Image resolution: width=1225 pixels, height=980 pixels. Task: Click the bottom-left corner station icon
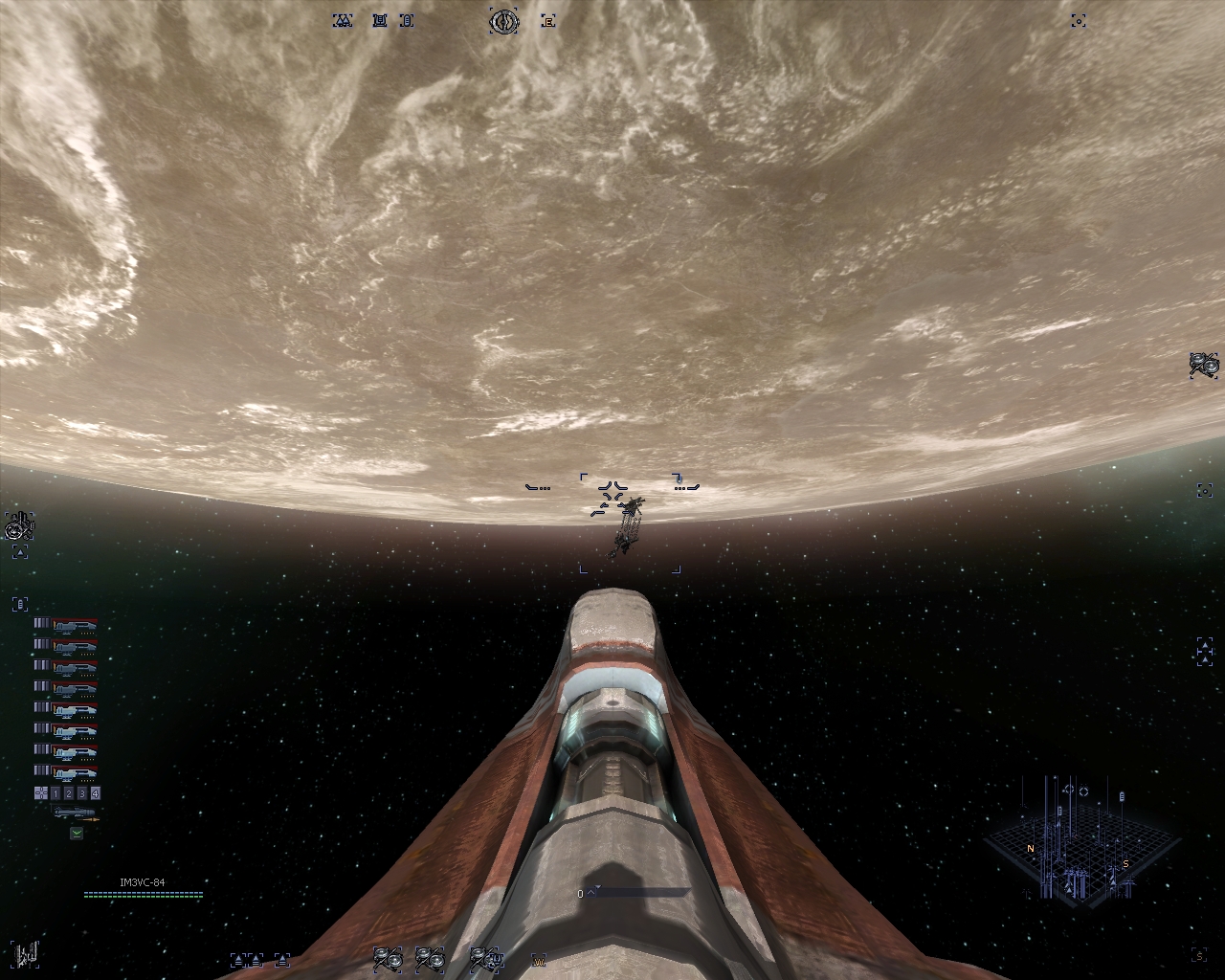point(27,953)
